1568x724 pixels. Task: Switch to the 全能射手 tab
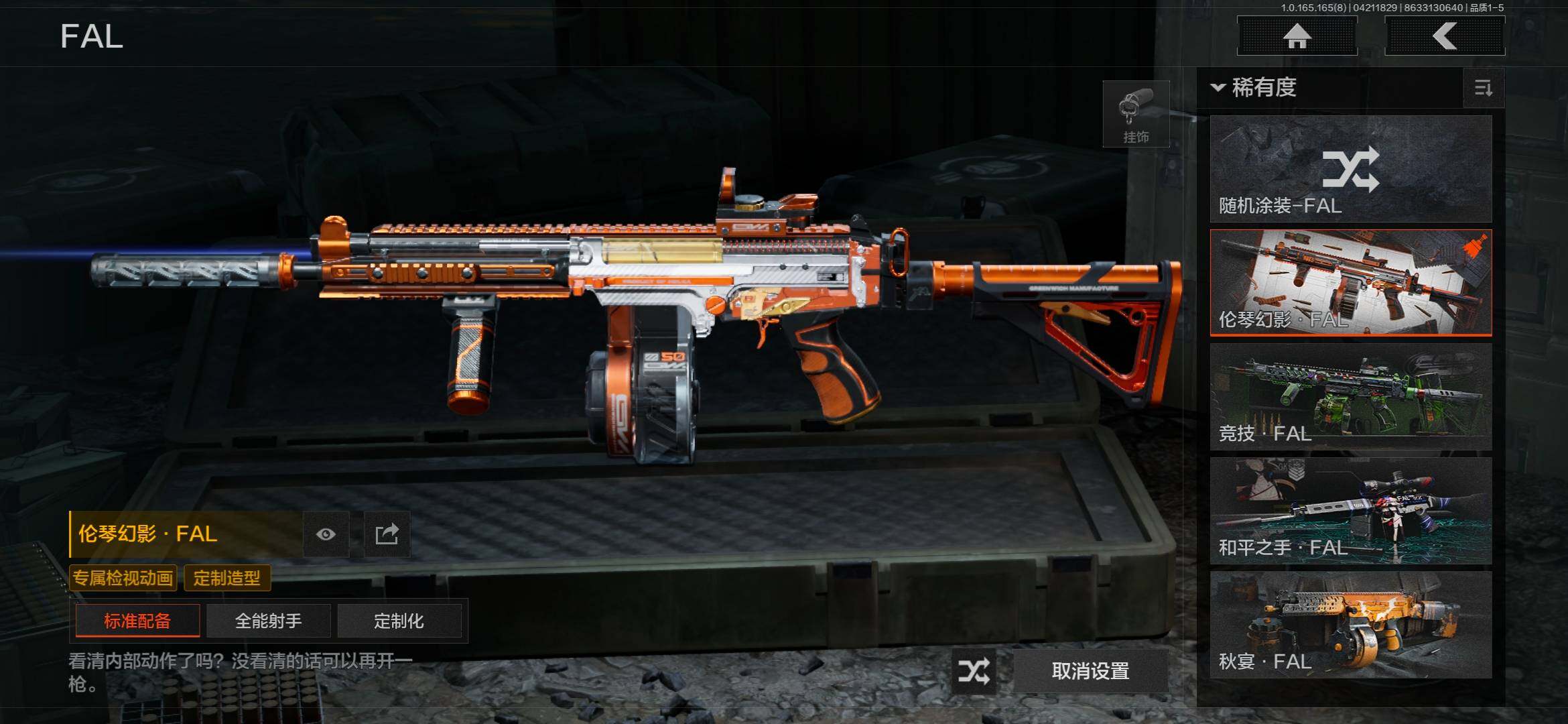click(268, 621)
